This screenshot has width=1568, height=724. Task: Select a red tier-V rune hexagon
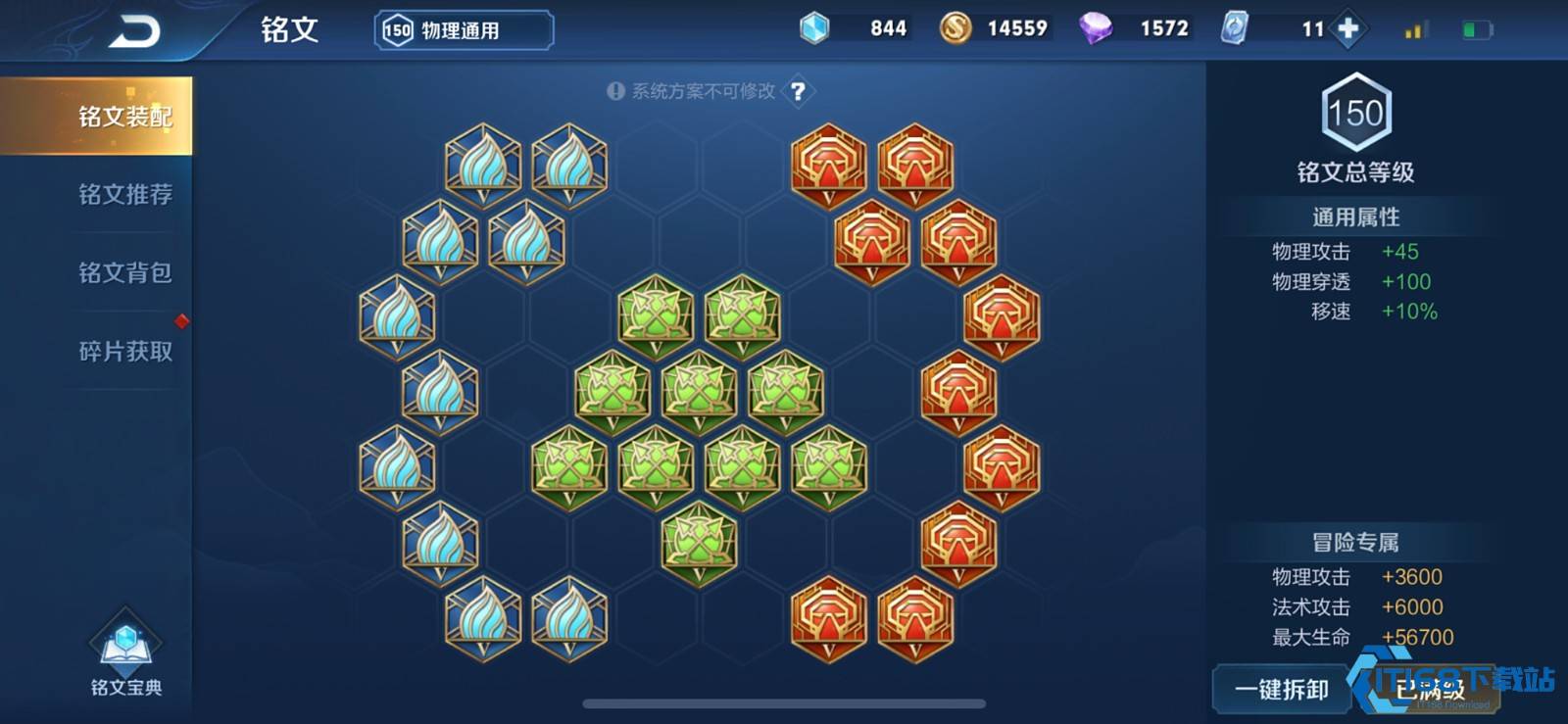click(830, 167)
